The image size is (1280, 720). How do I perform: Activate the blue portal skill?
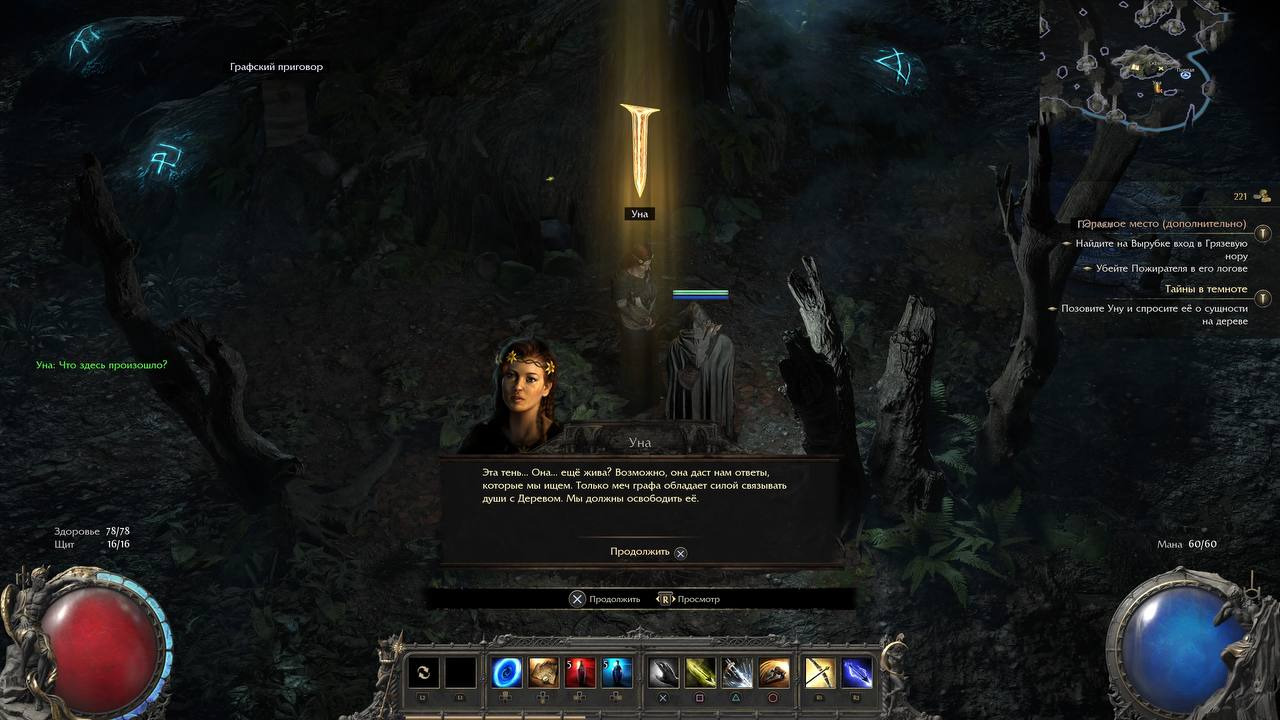point(506,673)
